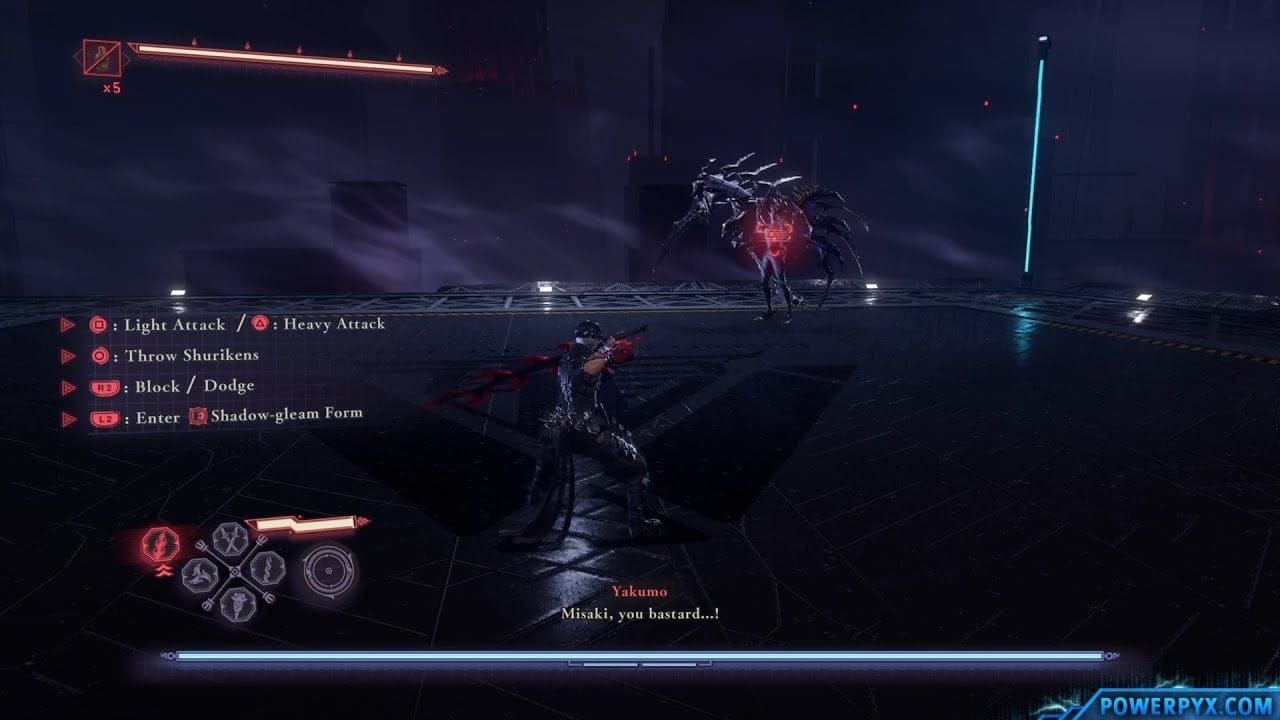The height and width of the screenshot is (720, 1280).
Task: Click the R2 button prompt icon
Action: (x=105, y=387)
